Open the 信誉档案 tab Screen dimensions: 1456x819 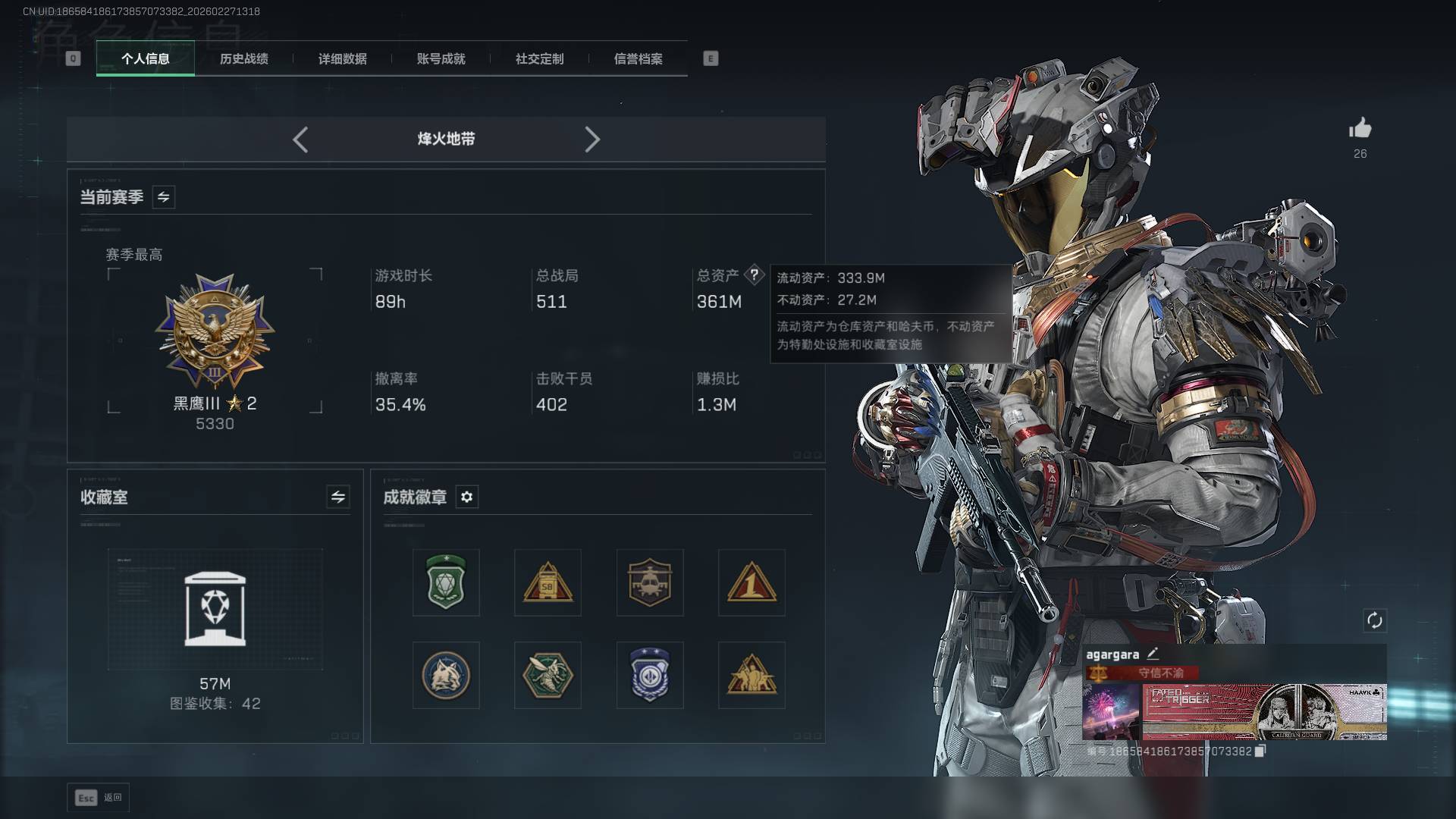[638, 58]
